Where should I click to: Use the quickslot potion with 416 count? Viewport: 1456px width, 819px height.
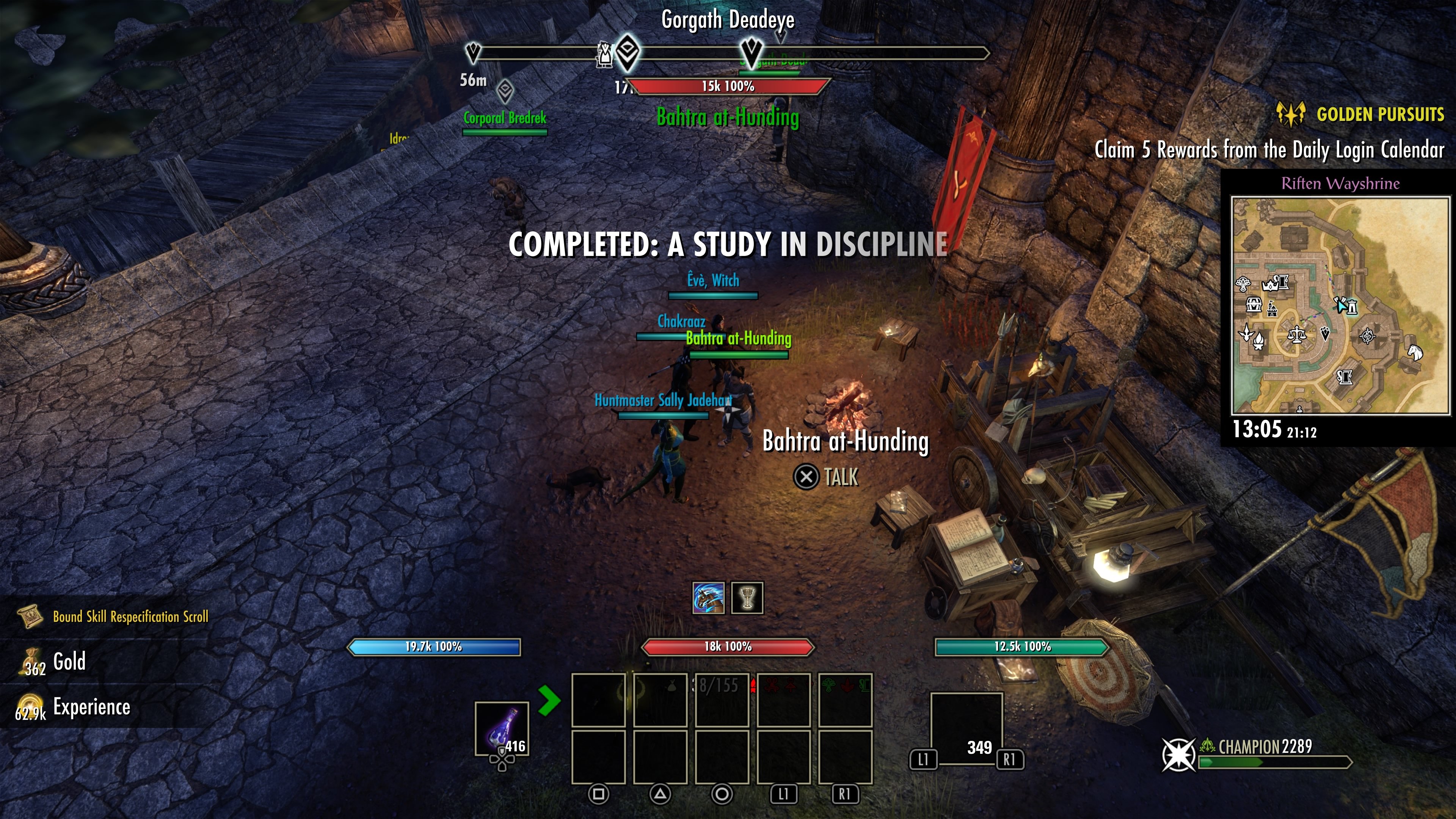[x=502, y=729]
